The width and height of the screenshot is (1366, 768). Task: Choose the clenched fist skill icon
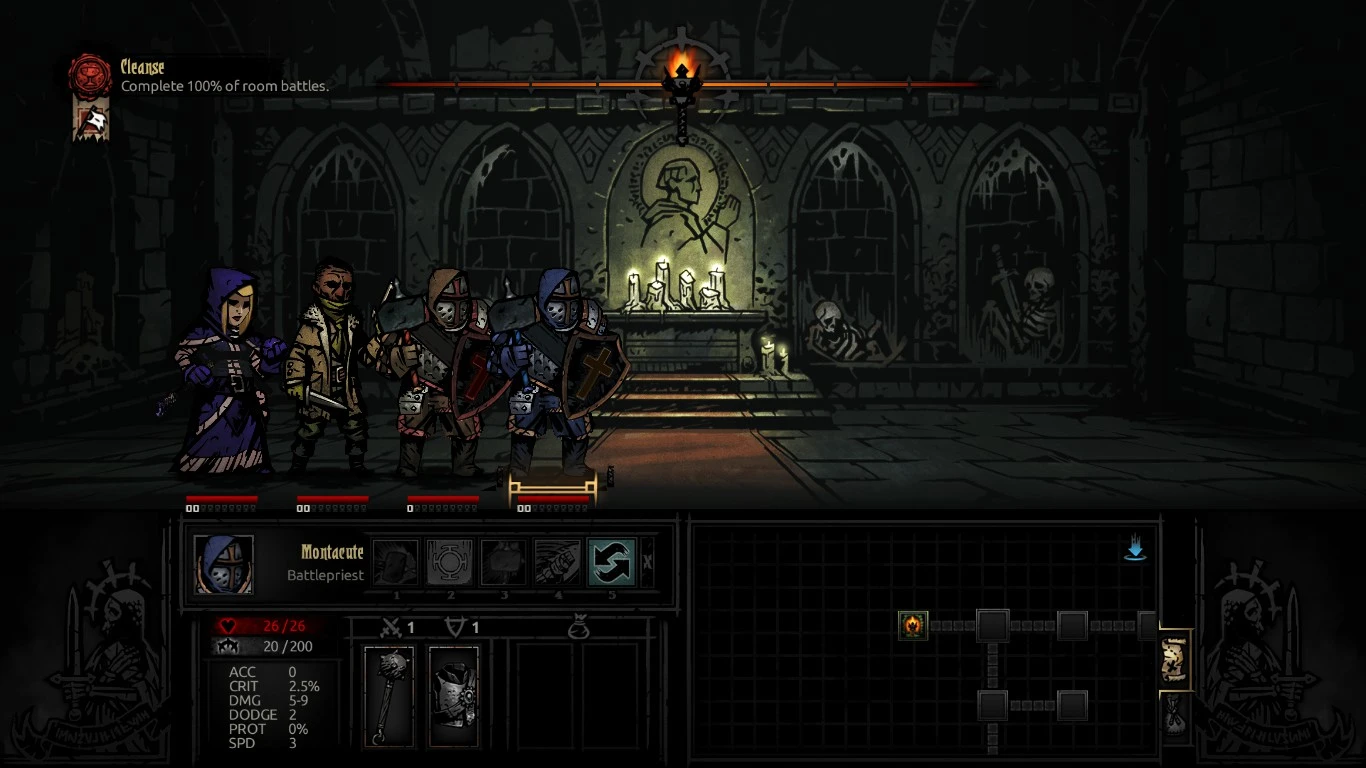coord(557,562)
